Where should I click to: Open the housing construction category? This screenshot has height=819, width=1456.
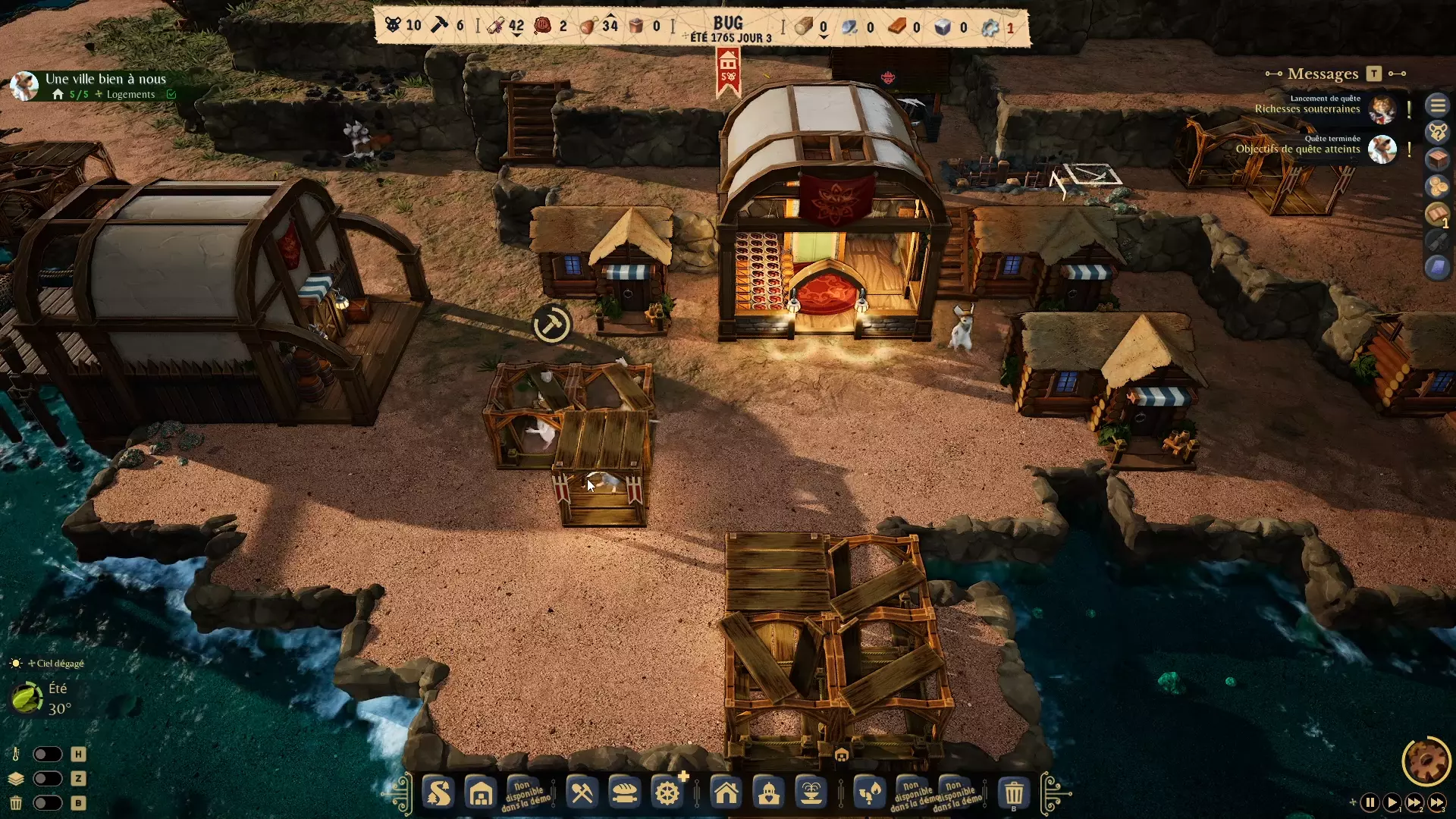[726, 794]
